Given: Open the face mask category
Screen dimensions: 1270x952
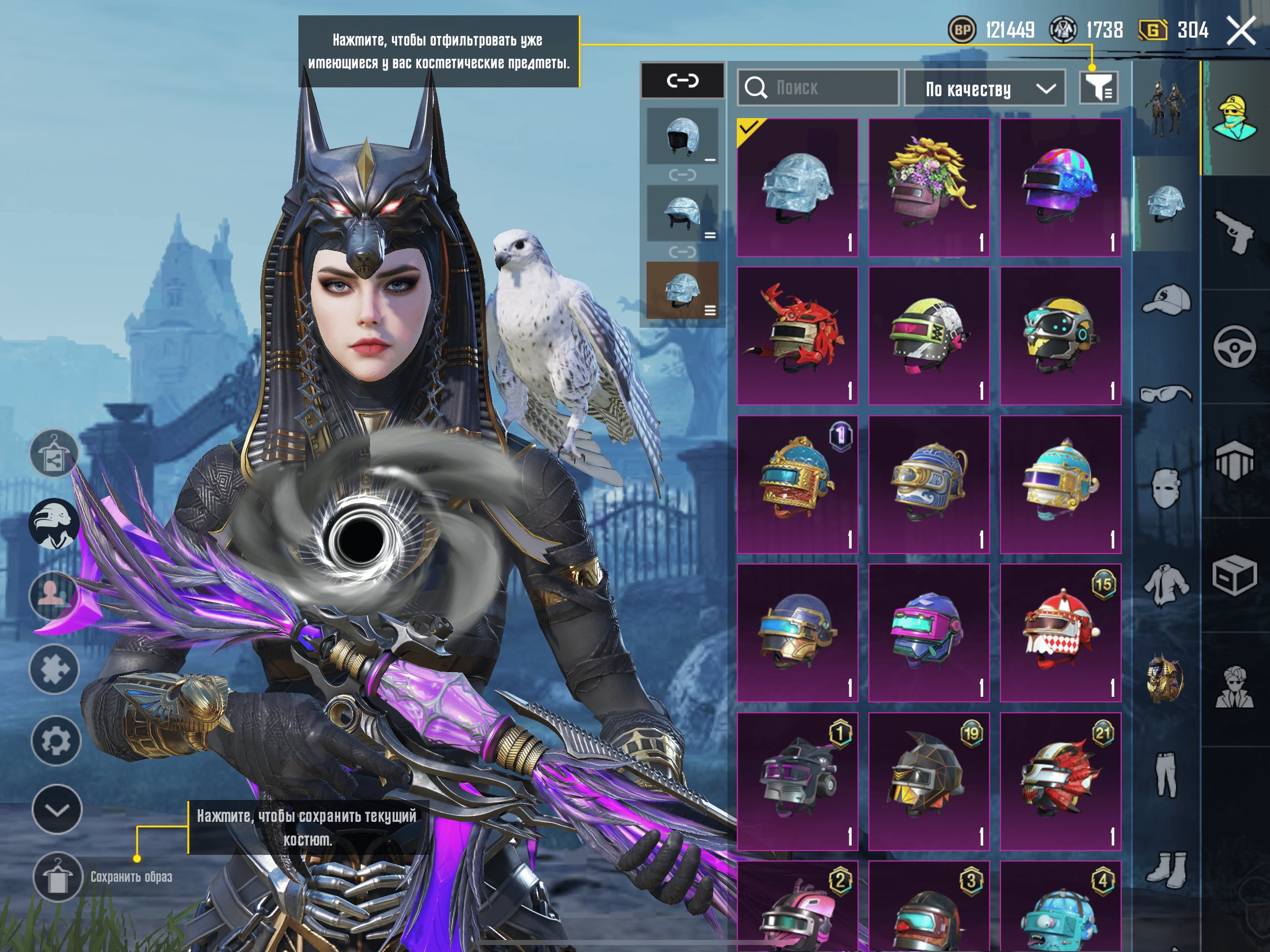Looking at the screenshot, I should 1165,488.
